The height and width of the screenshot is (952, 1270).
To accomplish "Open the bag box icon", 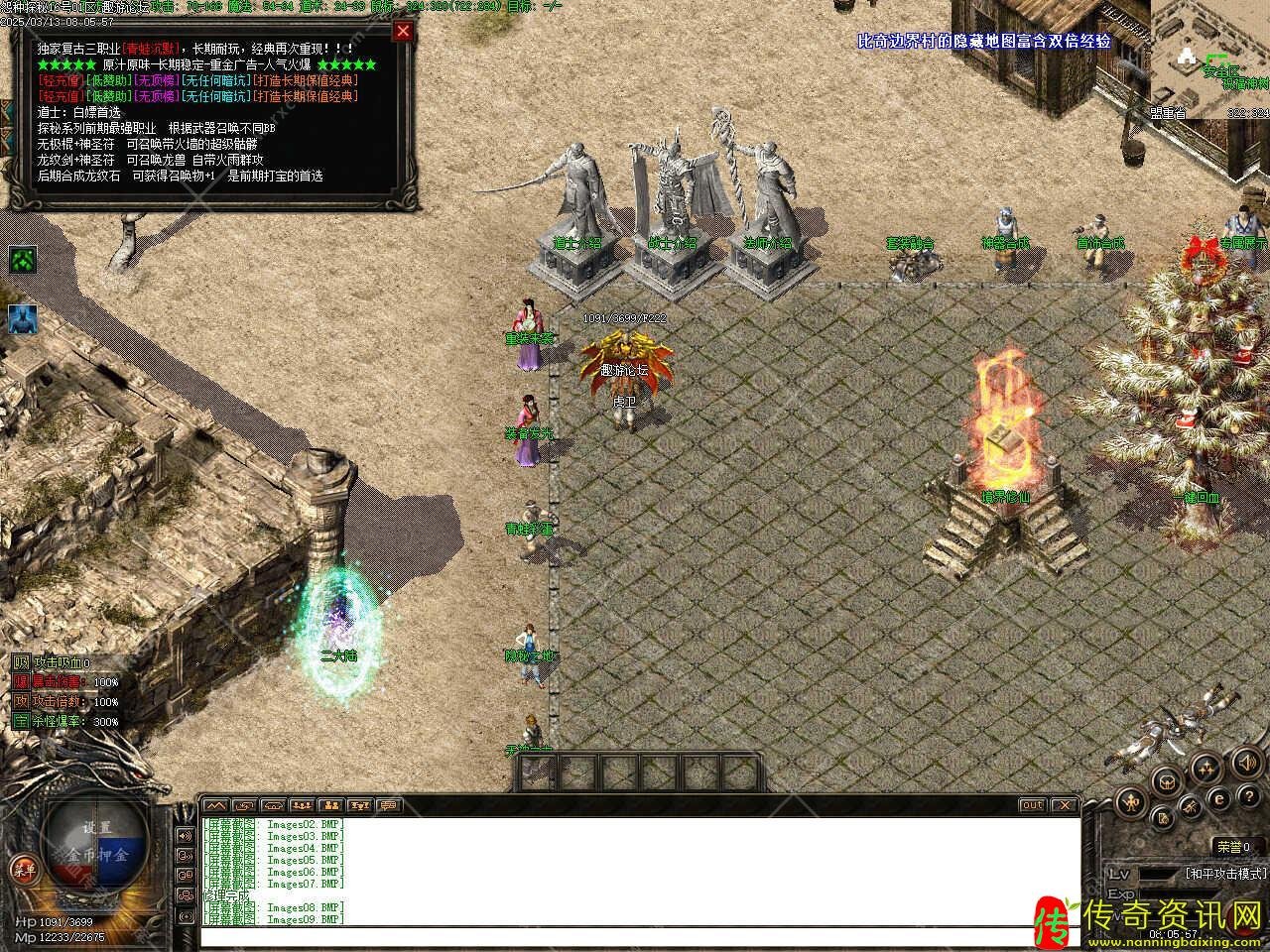I will click(x=1167, y=780).
